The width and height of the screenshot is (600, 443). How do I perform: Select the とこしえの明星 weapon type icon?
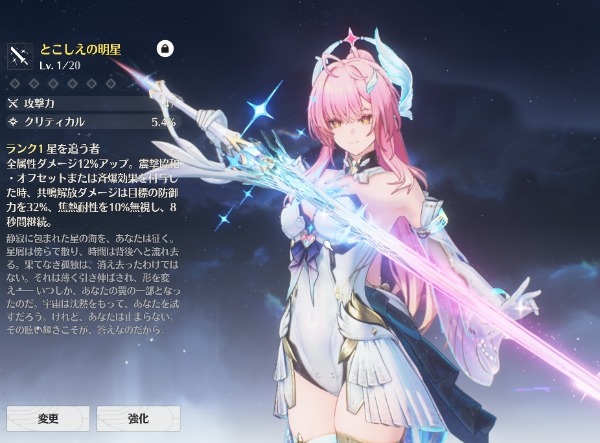20,56
